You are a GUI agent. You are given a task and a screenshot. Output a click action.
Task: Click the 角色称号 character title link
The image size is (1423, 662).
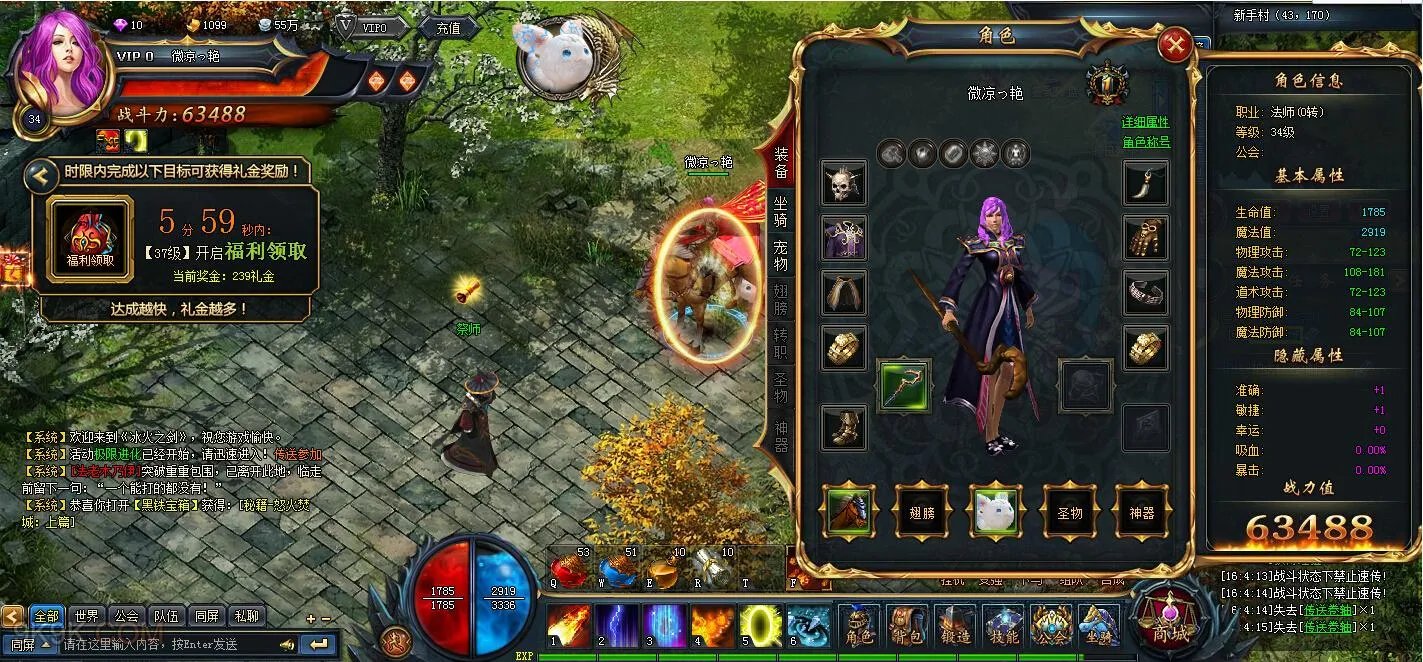[x=1145, y=142]
